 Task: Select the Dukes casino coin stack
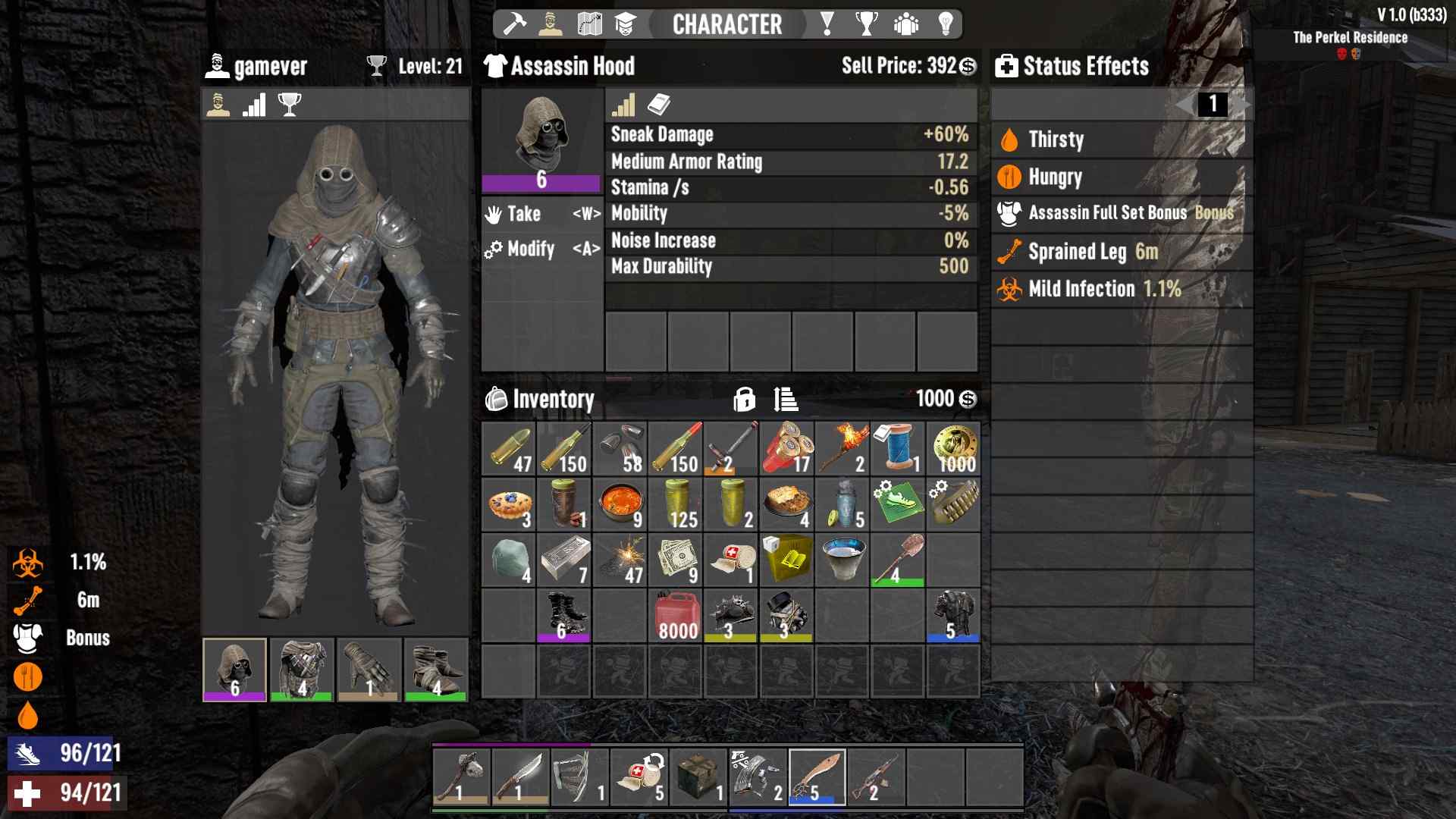pos(953,449)
